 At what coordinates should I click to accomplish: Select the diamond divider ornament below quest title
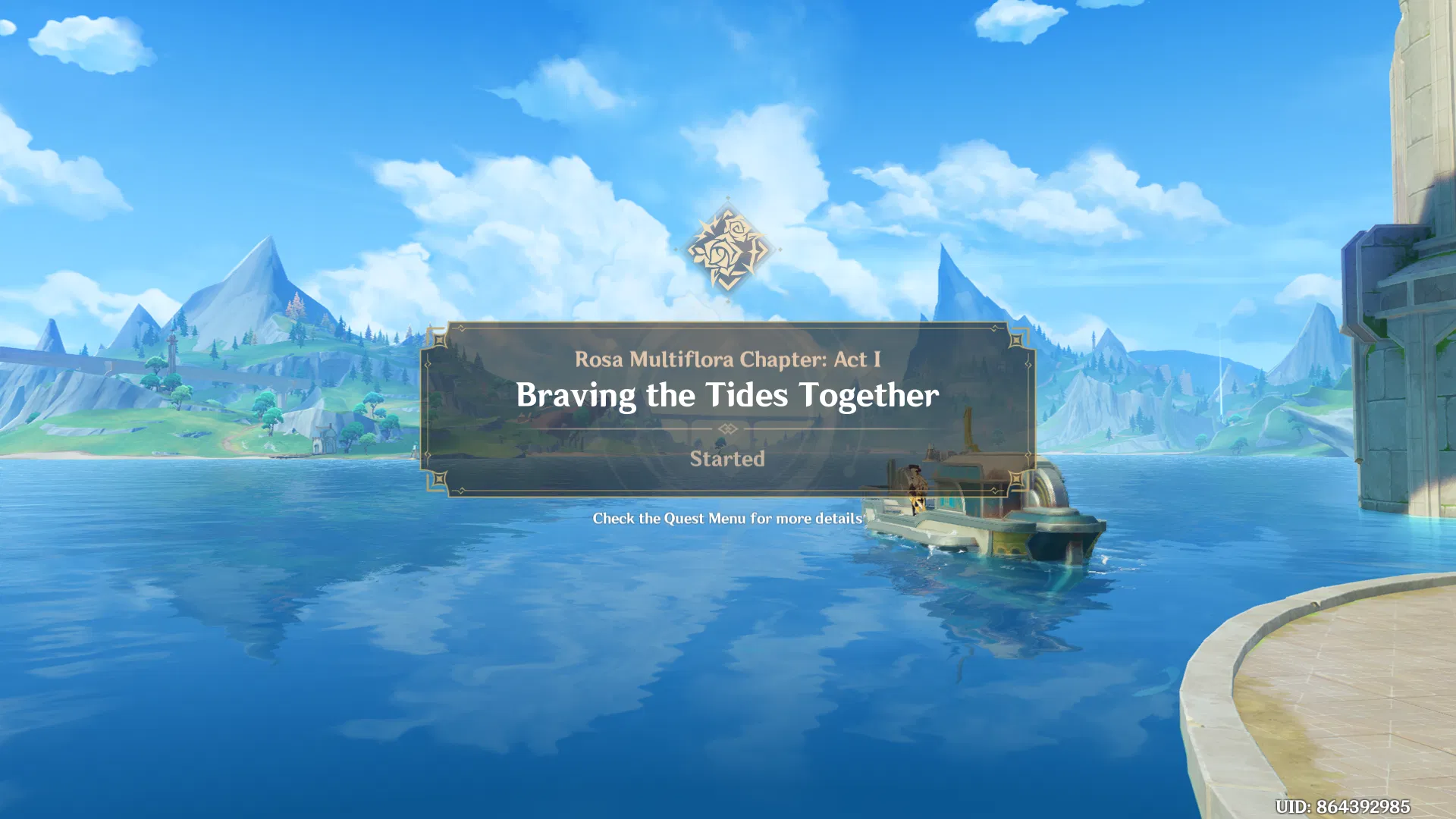coord(728,429)
